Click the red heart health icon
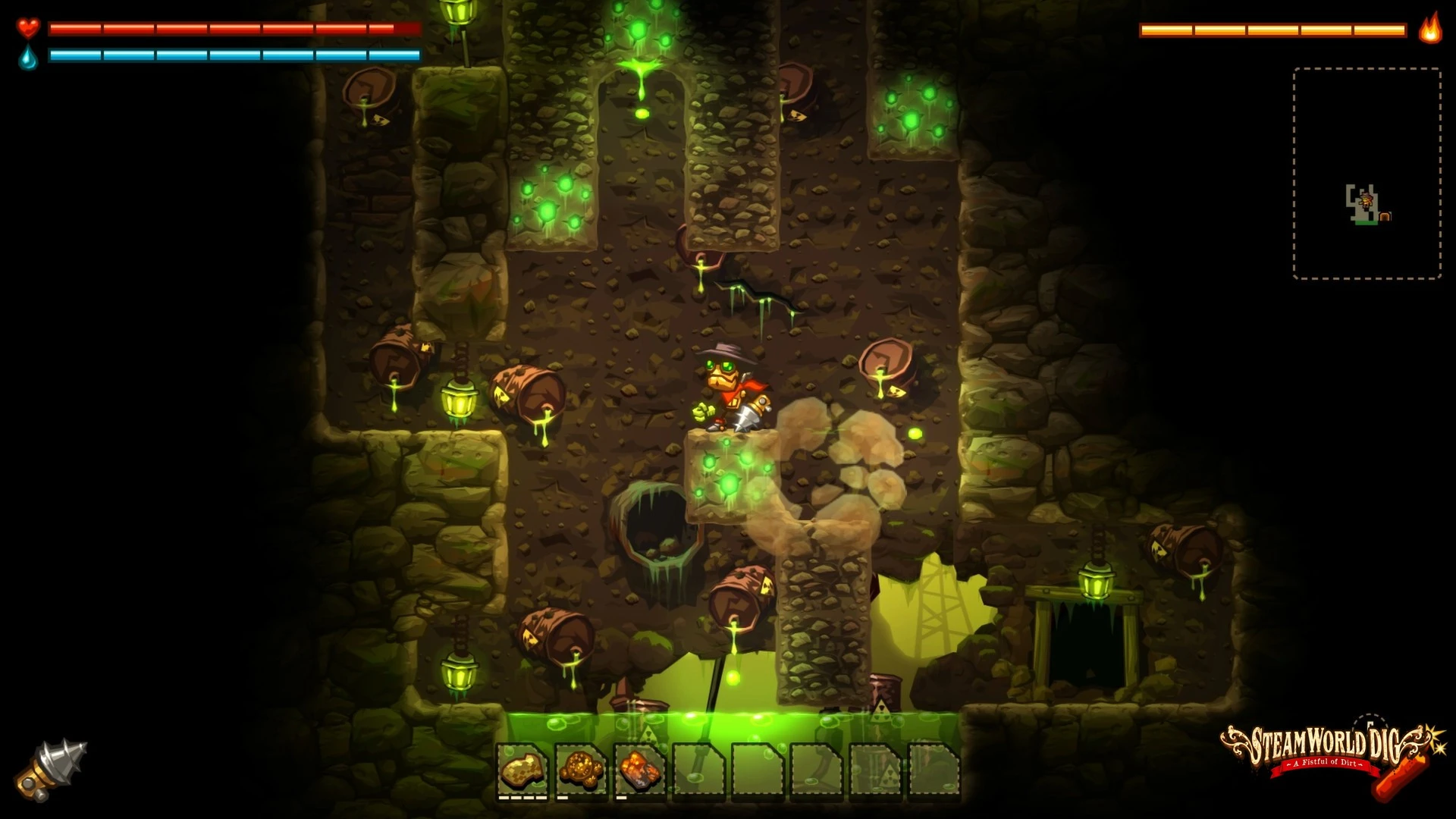Image resolution: width=1456 pixels, height=819 pixels. click(29, 29)
